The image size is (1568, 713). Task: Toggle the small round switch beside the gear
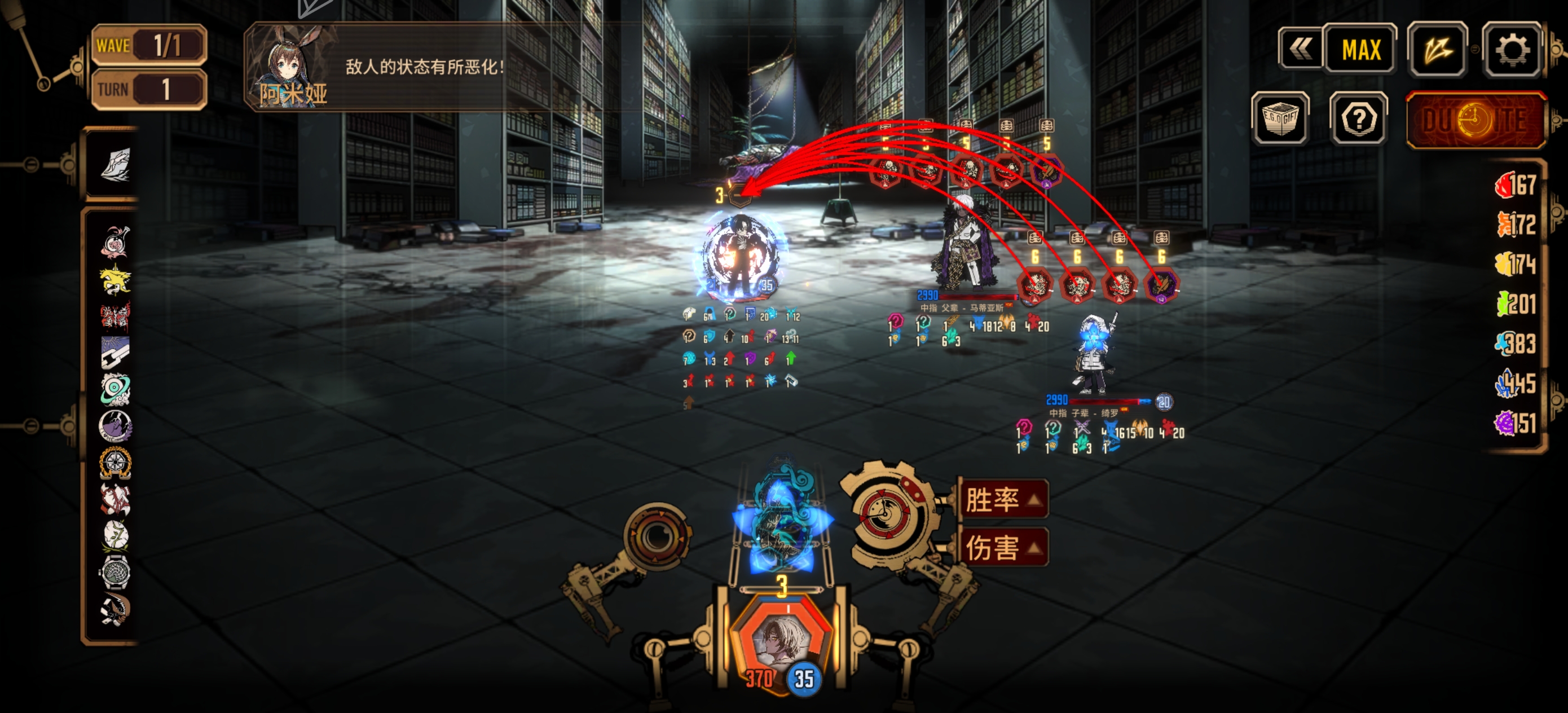pyautogui.click(x=1475, y=49)
